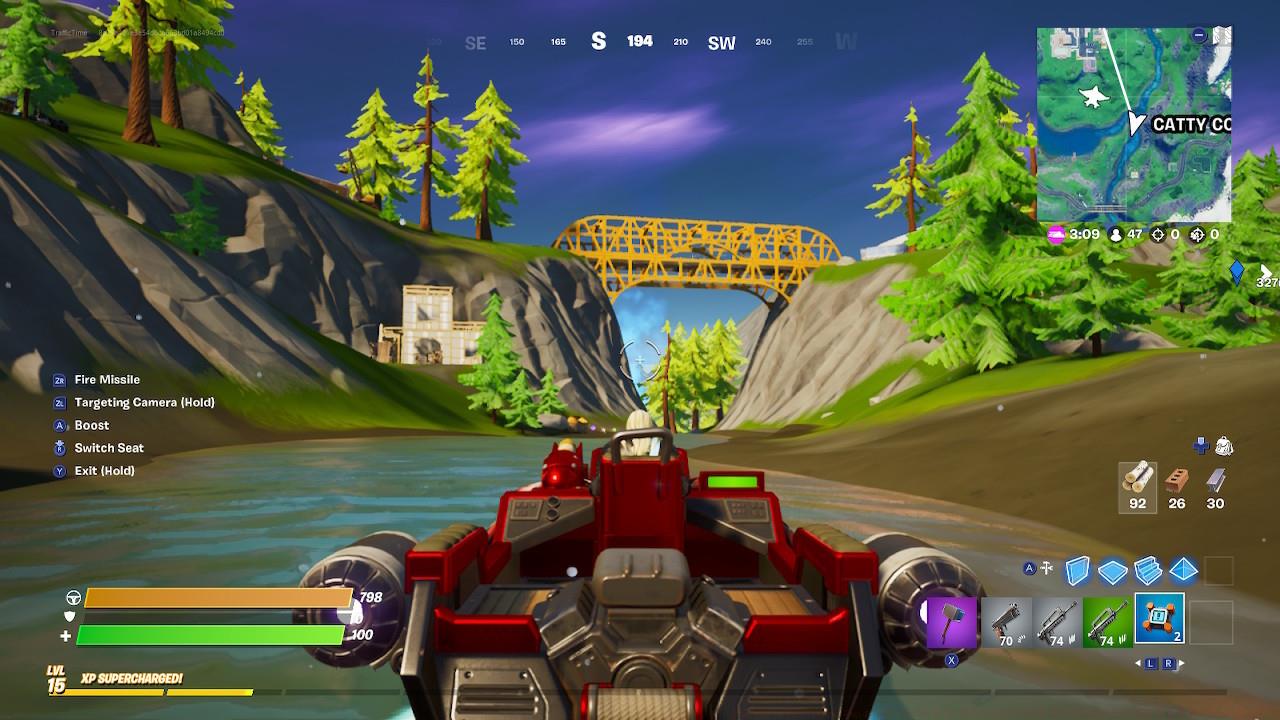Click the eliminations crosshair counter icon
The image size is (1280, 720).
point(1158,236)
